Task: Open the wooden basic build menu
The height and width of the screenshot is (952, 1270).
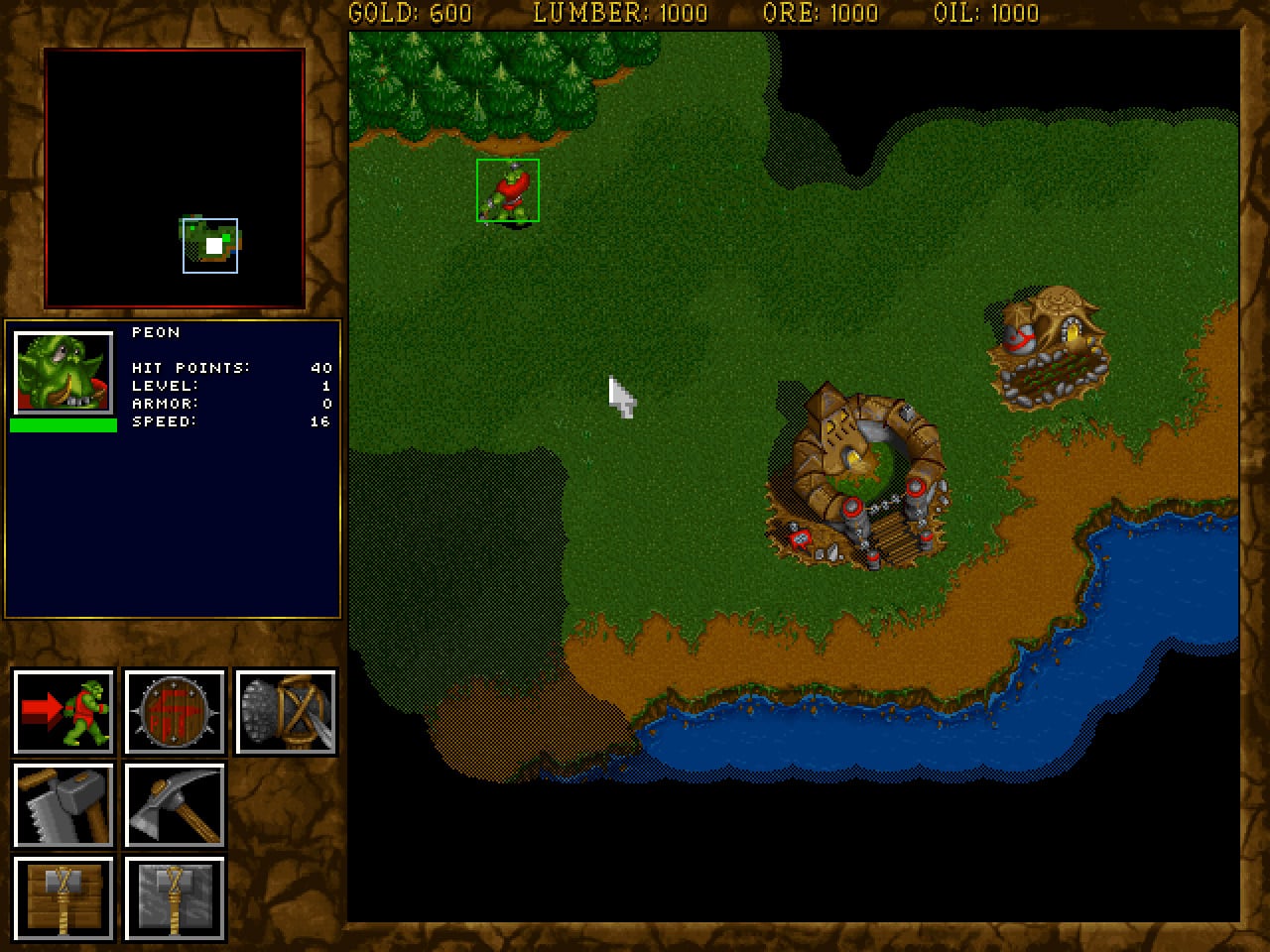Action: (x=63, y=898)
